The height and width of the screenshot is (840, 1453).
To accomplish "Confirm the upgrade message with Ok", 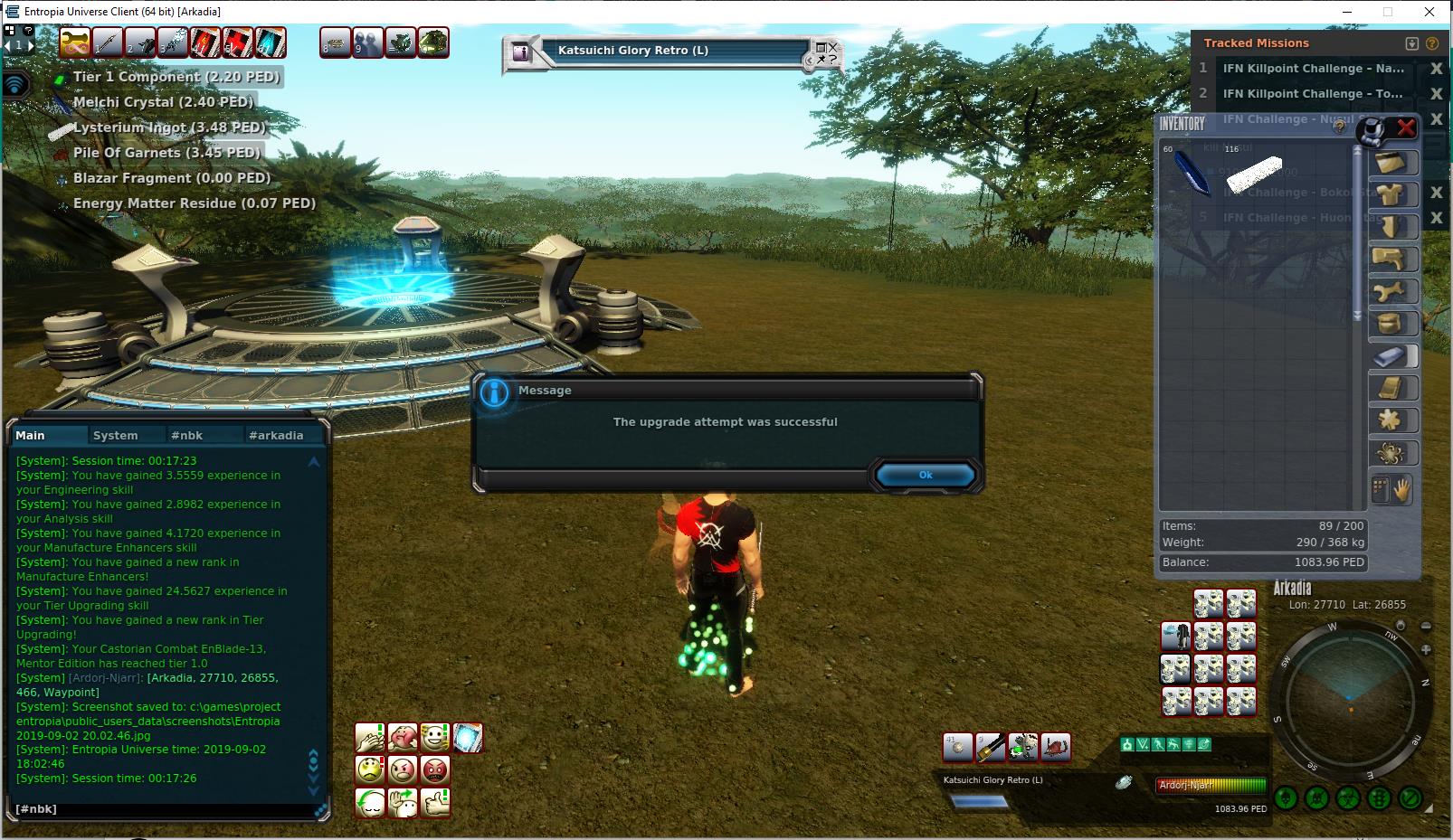I will (925, 475).
